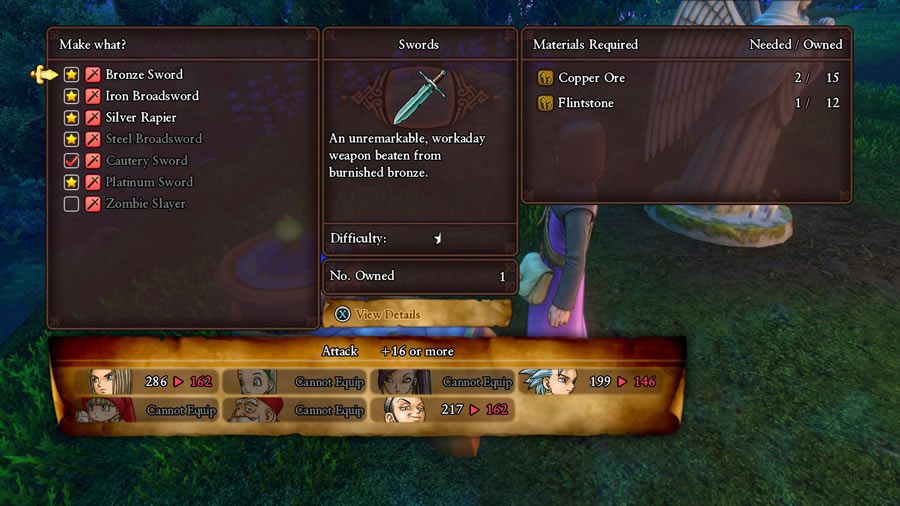Choose the Iron Broadsword recipe
The height and width of the screenshot is (506, 900).
click(x=152, y=96)
